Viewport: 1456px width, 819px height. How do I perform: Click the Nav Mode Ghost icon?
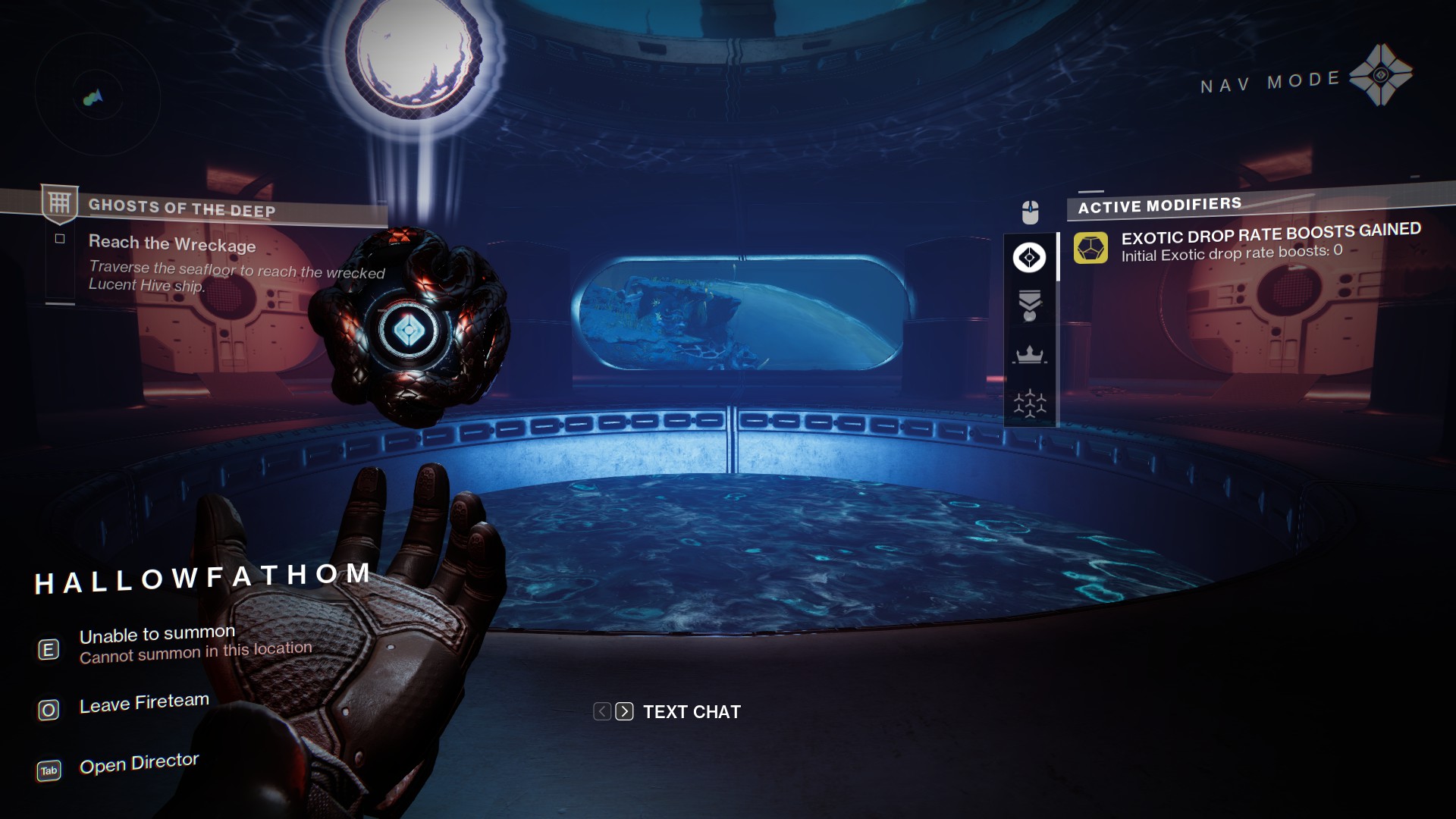pyautogui.click(x=1380, y=74)
